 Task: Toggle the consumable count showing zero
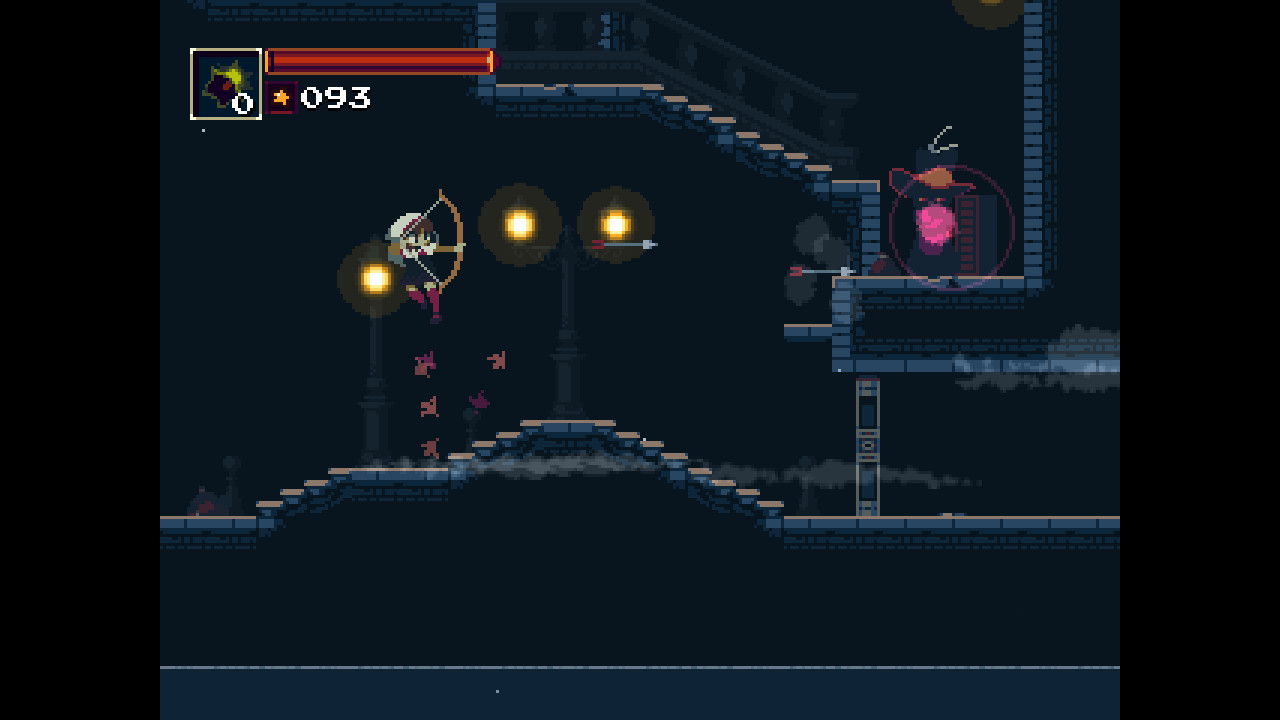243,101
